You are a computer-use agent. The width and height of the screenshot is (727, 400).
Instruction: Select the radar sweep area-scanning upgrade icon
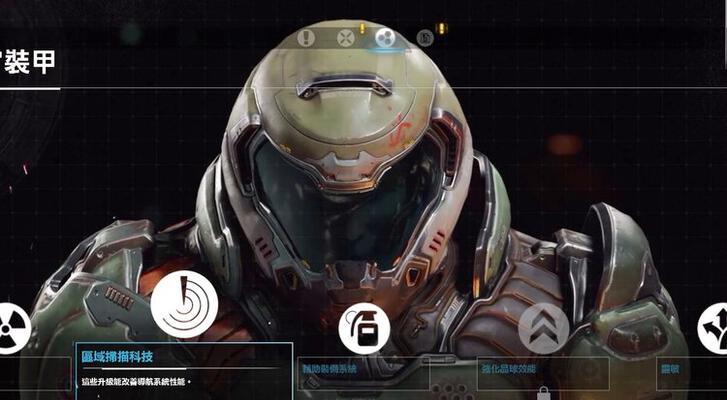pyautogui.click(x=184, y=305)
